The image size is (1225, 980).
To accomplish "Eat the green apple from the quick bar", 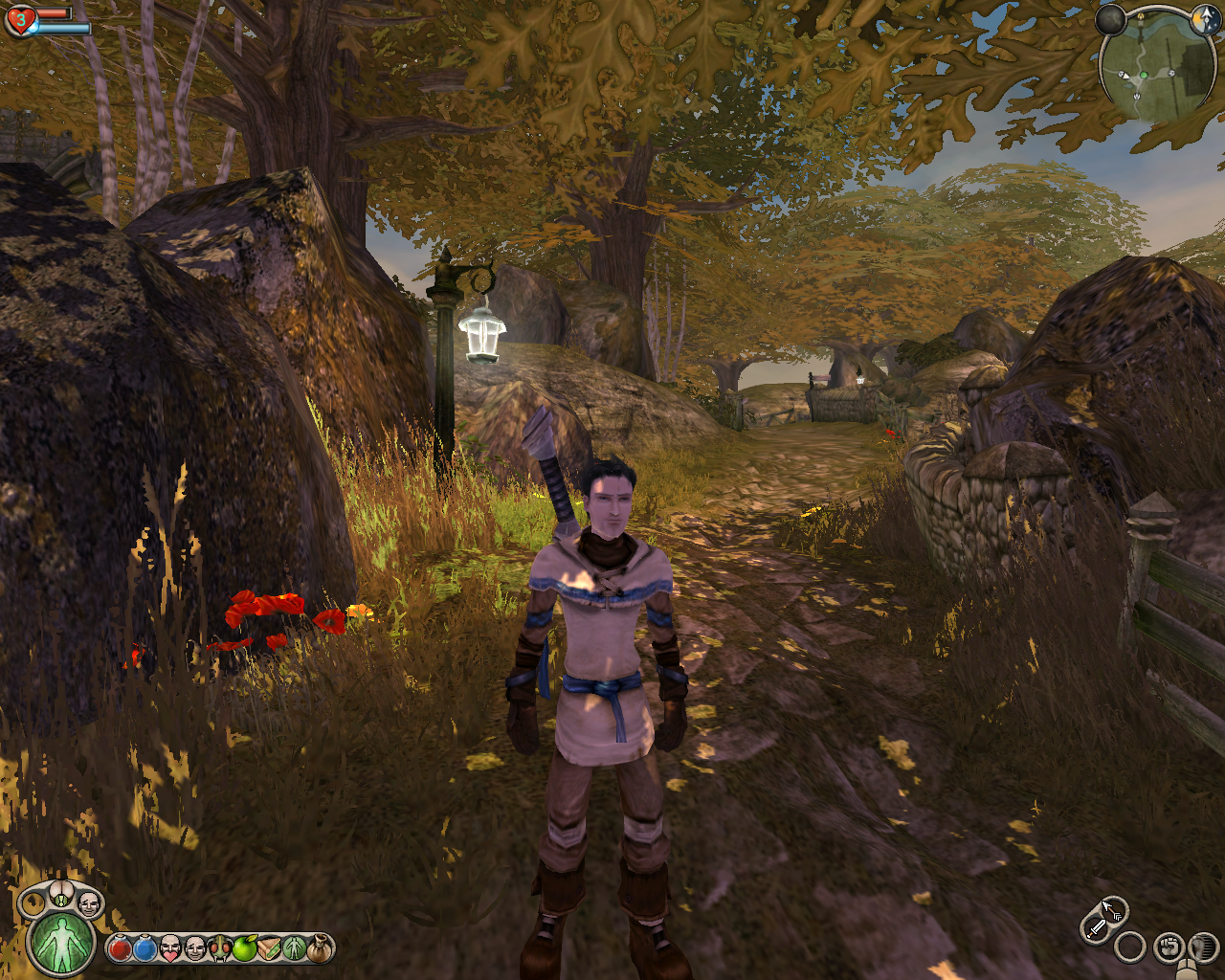I will click(245, 948).
